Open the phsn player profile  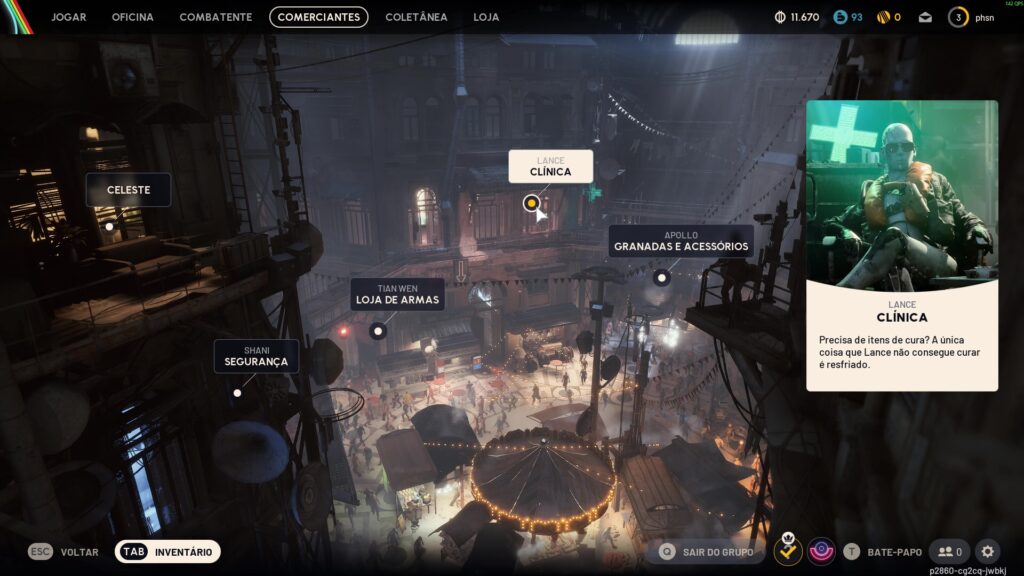[x=973, y=17]
